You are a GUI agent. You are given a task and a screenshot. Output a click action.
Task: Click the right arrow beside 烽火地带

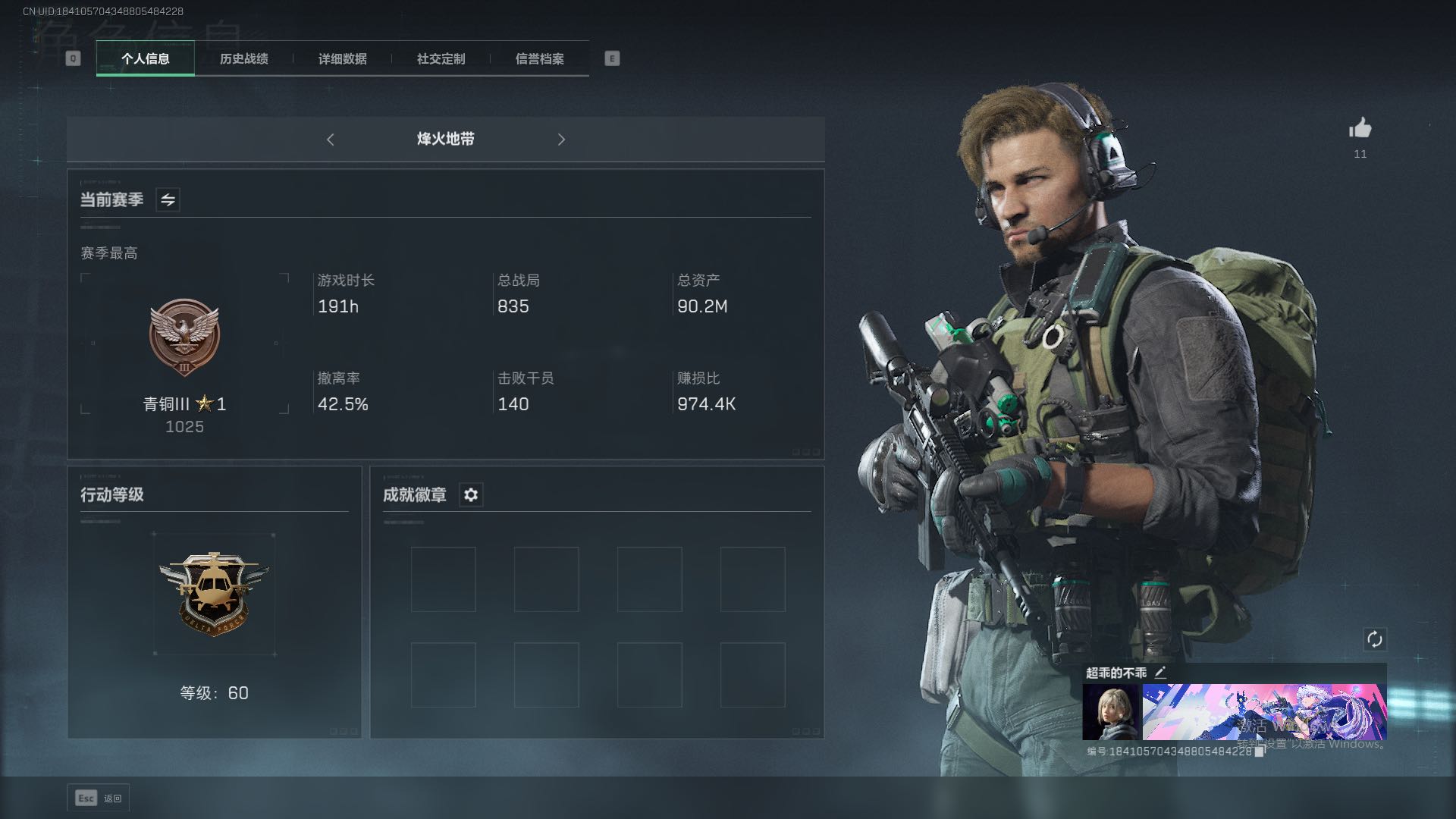coord(561,140)
